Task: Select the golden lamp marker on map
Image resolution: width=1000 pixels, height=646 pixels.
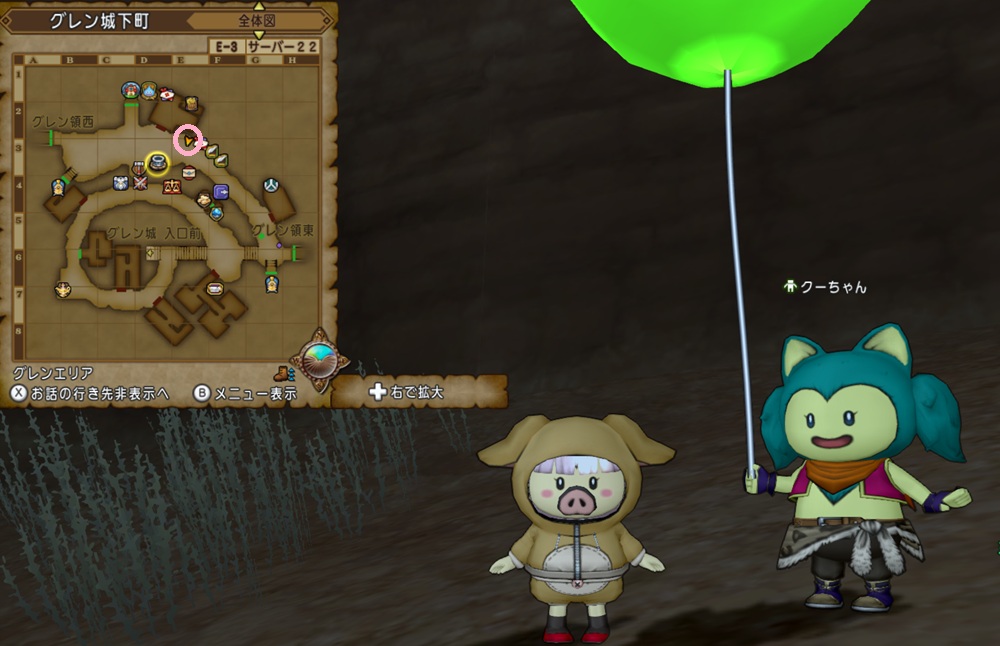Action: tap(63, 290)
